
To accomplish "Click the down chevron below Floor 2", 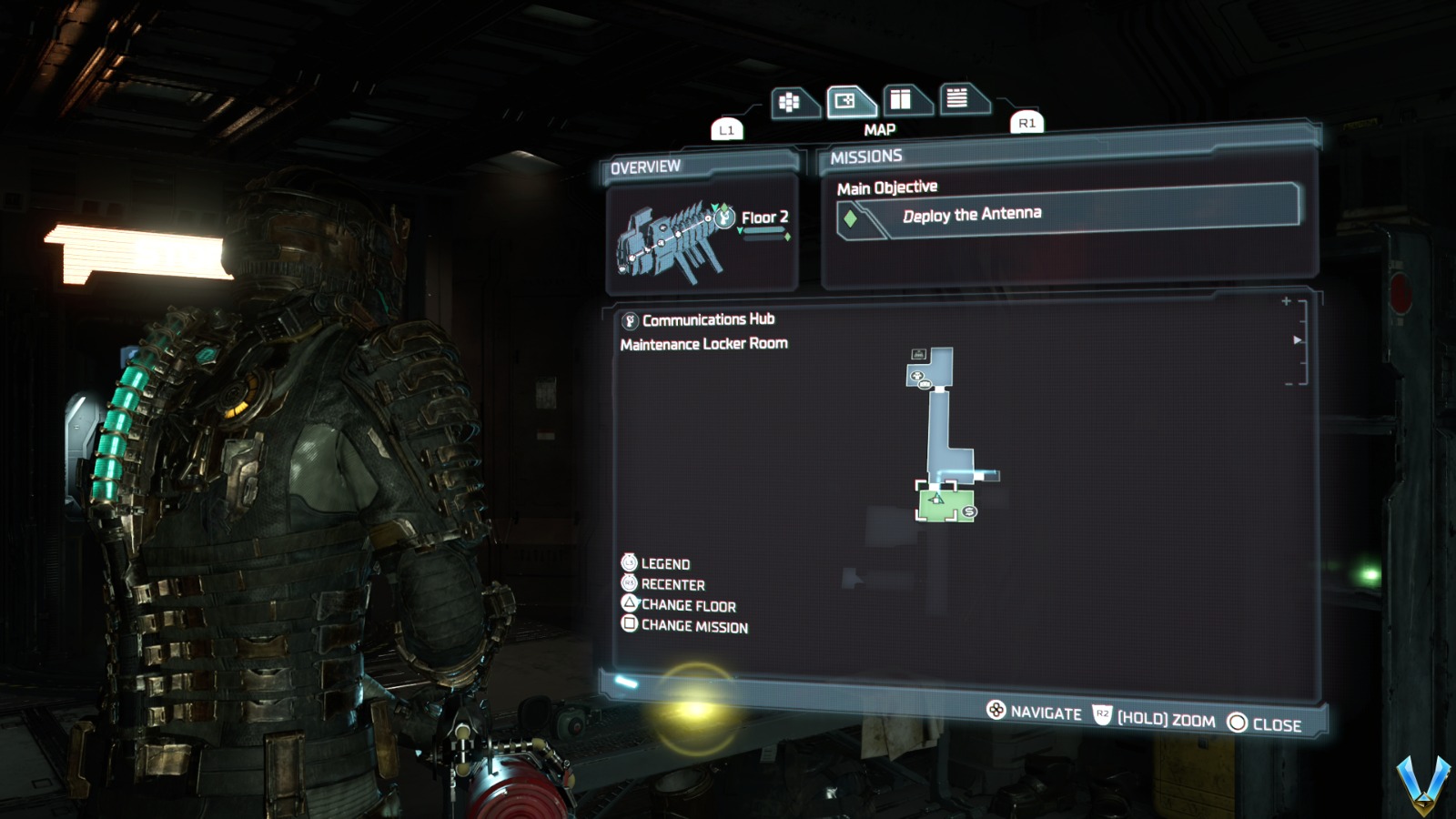I will coord(740,230).
